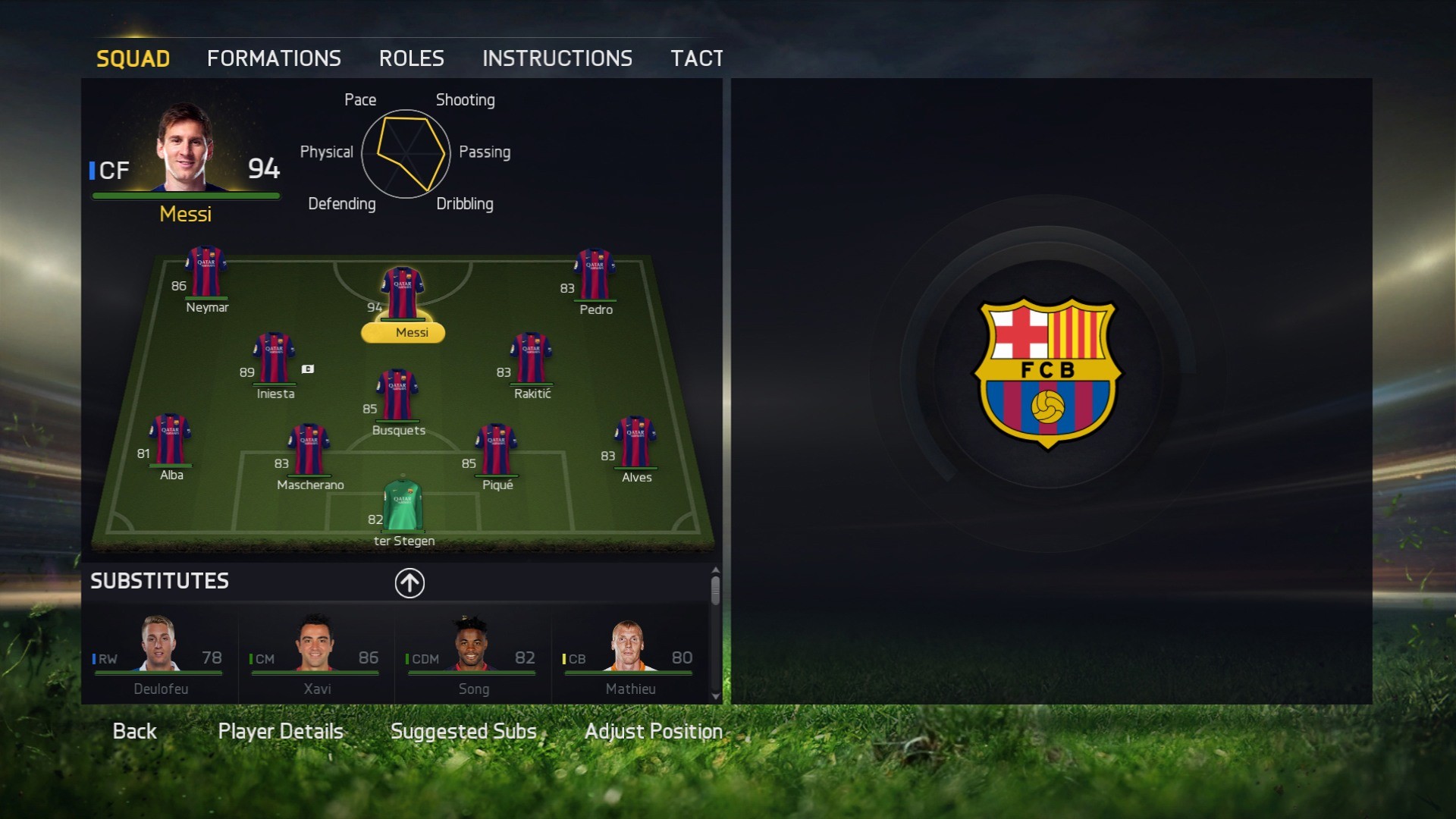Select substitute Xavi rated 86

pyautogui.click(x=316, y=656)
